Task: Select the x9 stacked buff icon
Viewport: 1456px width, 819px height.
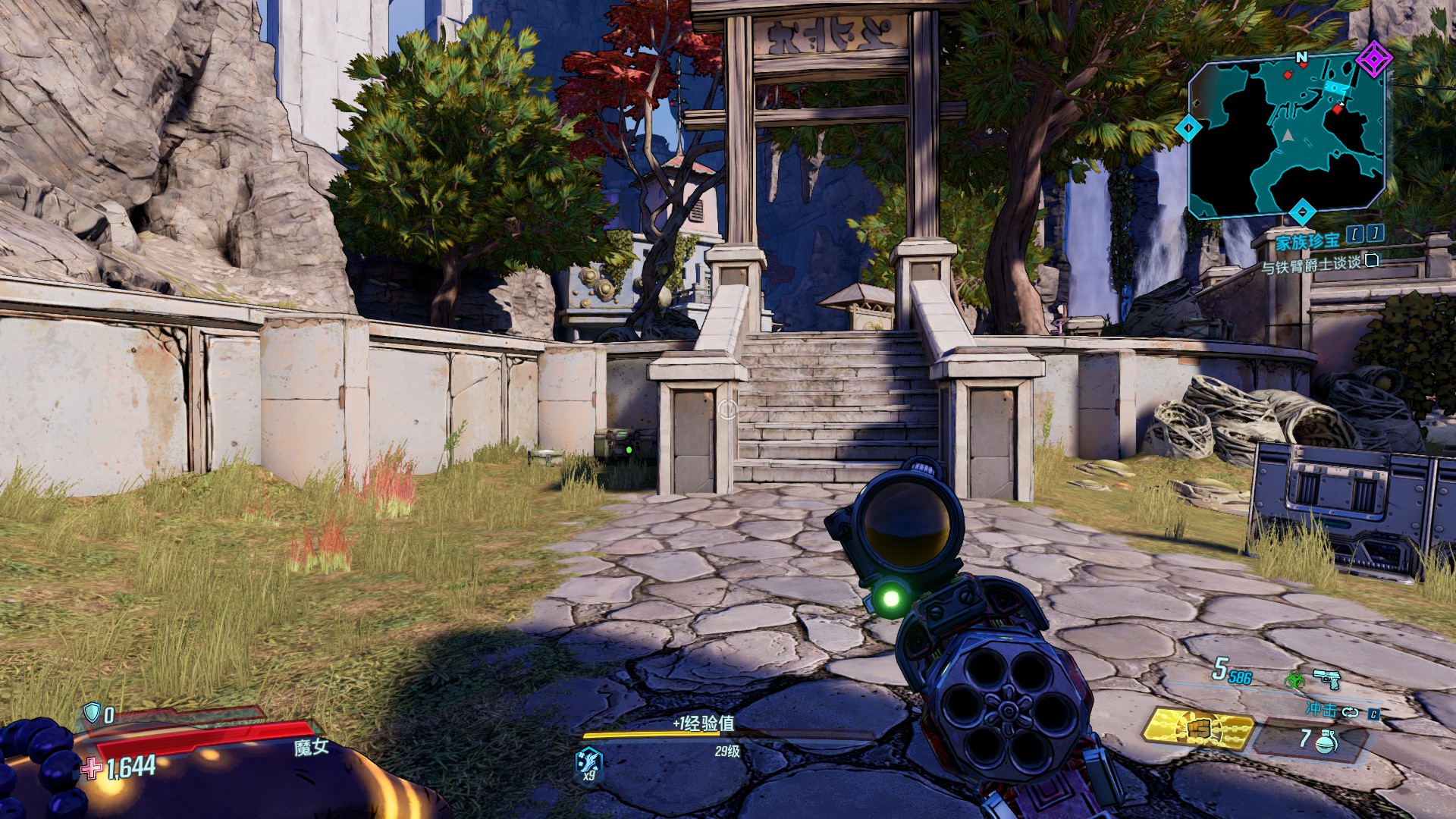Action: (588, 761)
